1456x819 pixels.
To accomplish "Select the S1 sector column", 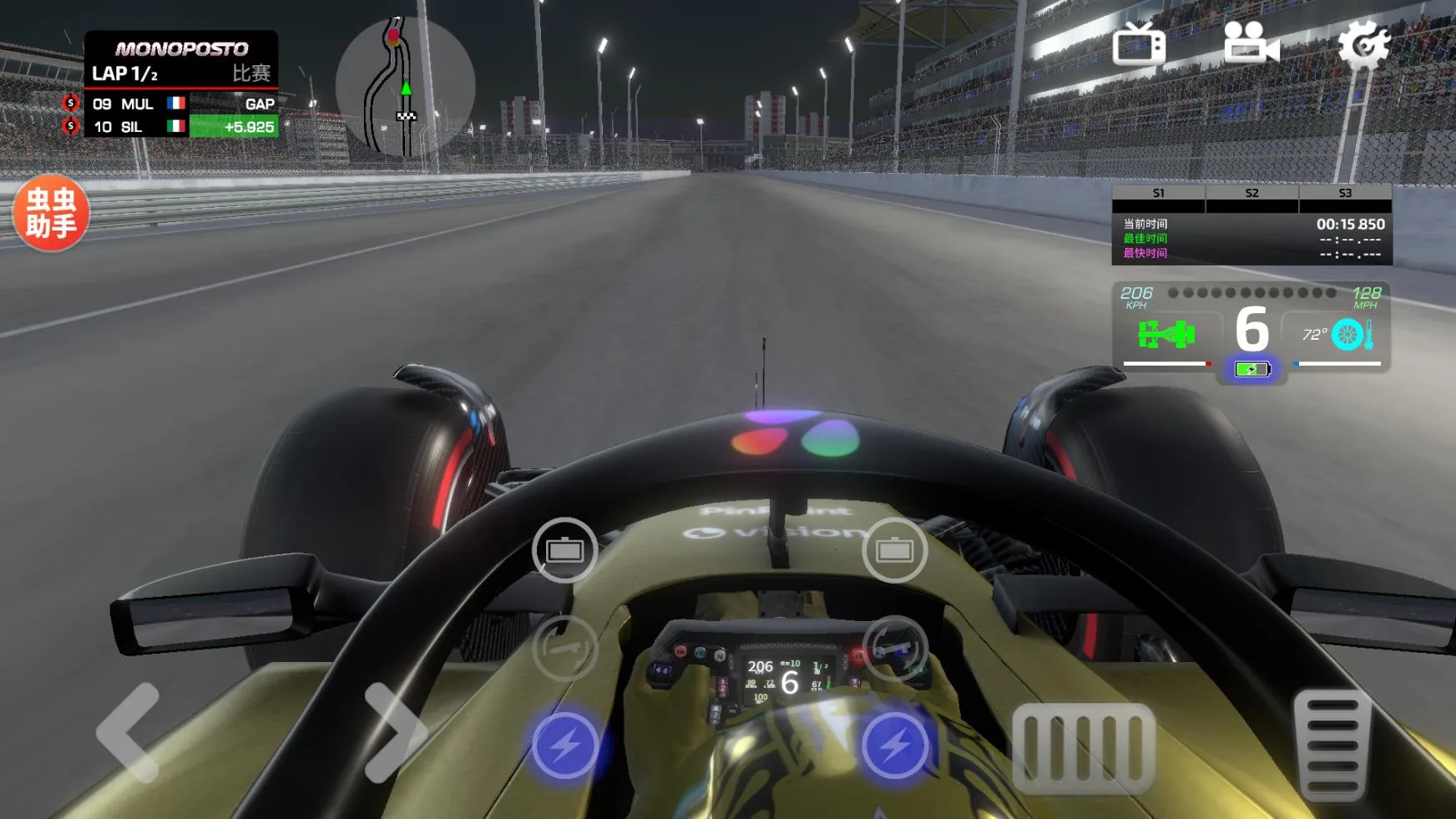I will point(1158,193).
